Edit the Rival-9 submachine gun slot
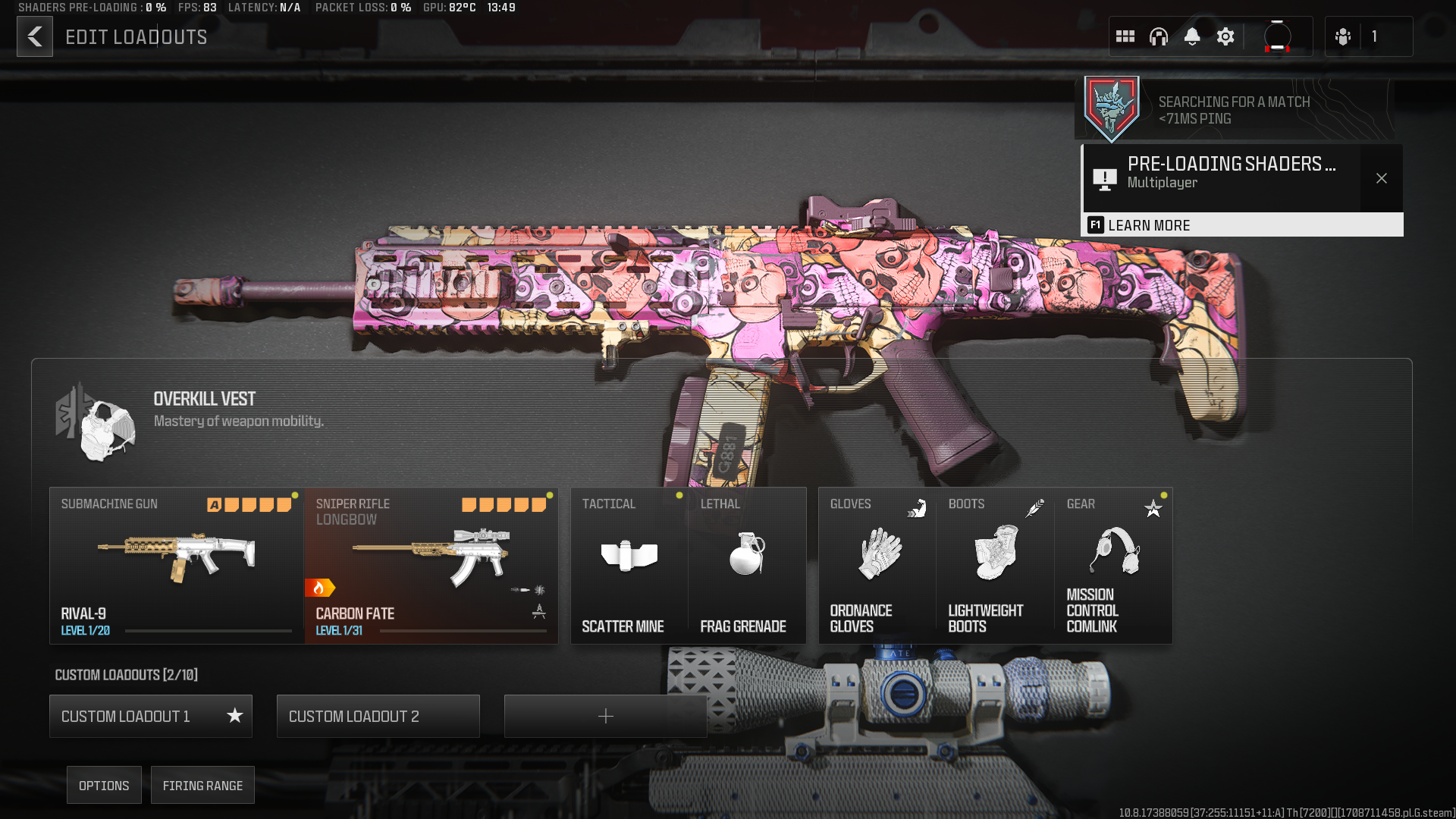The width and height of the screenshot is (1456, 819). click(x=176, y=566)
